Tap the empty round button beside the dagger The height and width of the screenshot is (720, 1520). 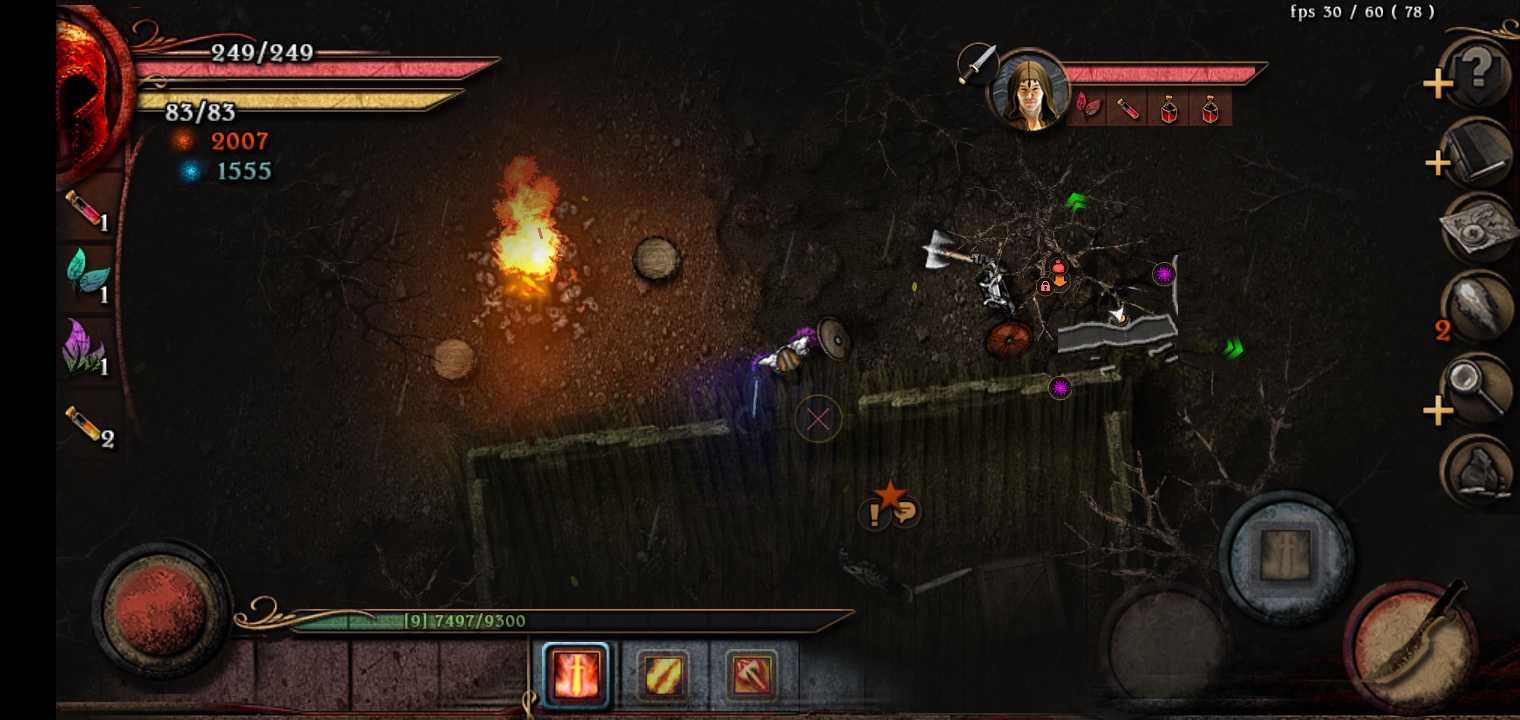click(x=1165, y=640)
